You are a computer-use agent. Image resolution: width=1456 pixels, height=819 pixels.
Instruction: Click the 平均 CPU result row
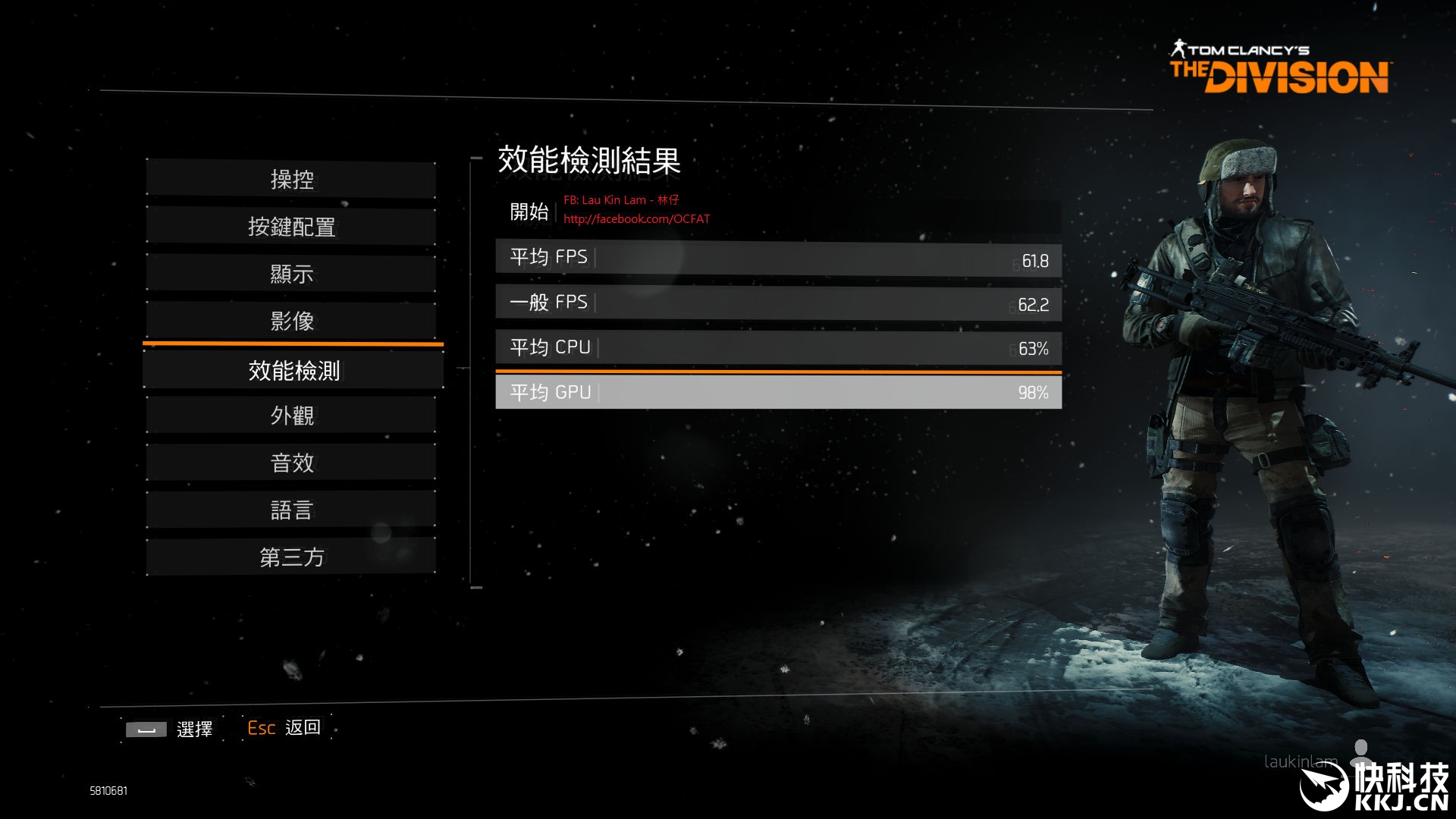(778, 347)
